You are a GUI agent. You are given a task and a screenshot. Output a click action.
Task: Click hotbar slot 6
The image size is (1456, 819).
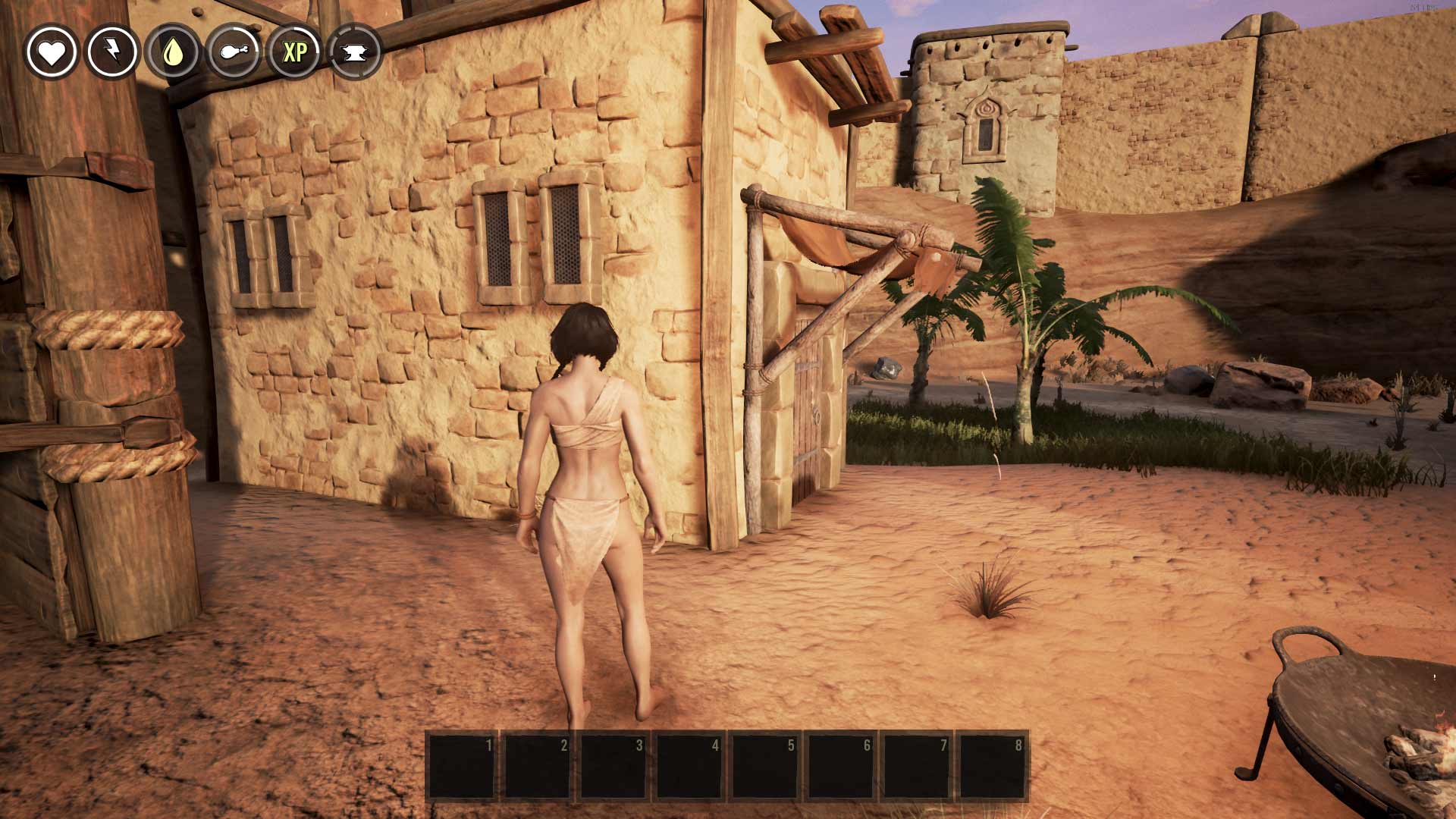pos(841,766)
